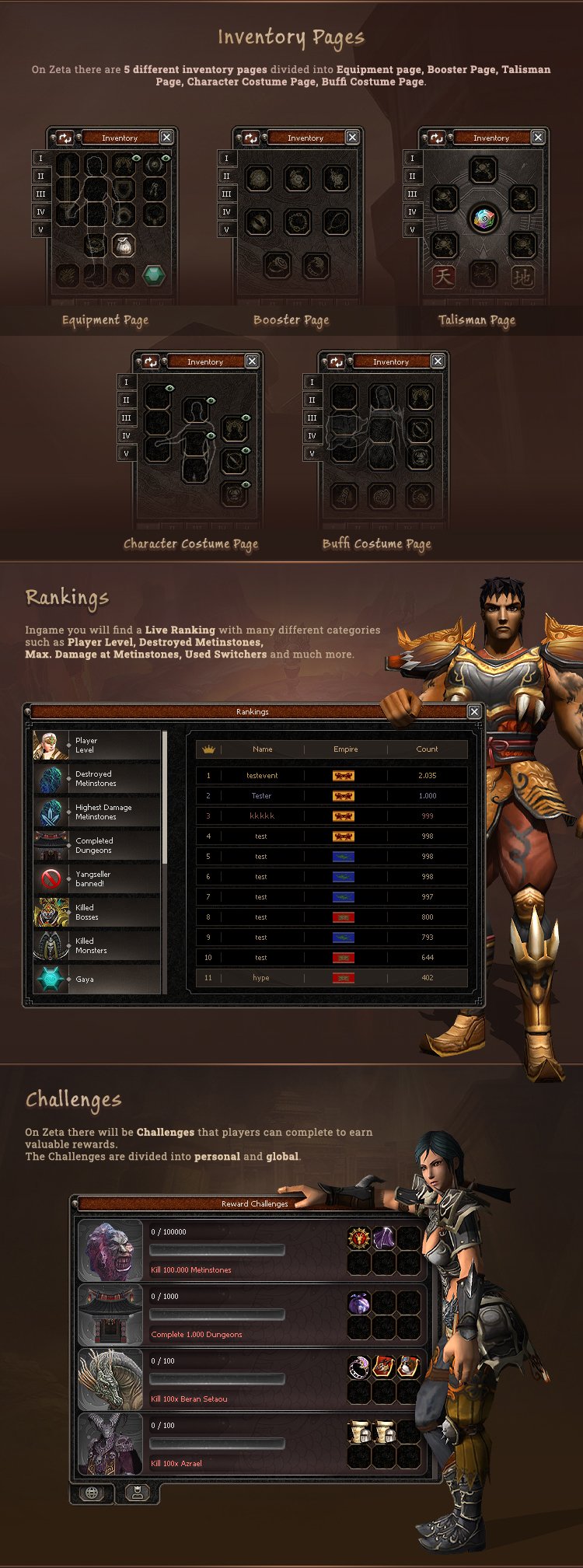Select the hype player row
The image size is (583, 1568).
(x=331, y=978)
